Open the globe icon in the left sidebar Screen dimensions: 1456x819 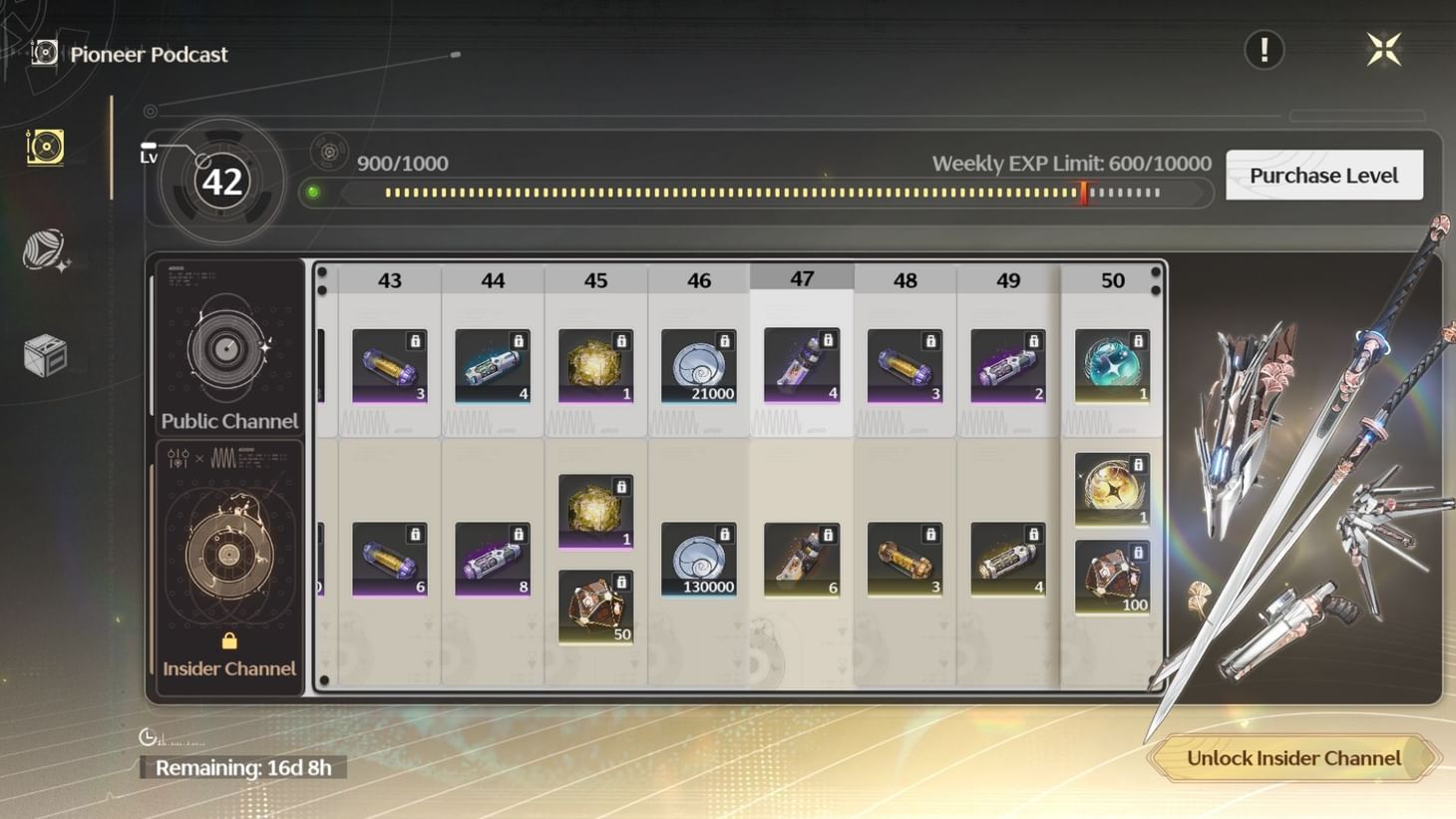coord(41,249)
